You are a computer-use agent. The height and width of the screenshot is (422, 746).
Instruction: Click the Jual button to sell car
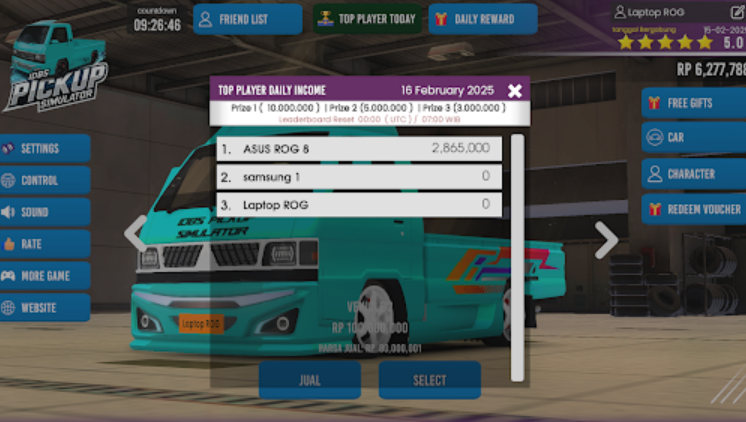310,380
